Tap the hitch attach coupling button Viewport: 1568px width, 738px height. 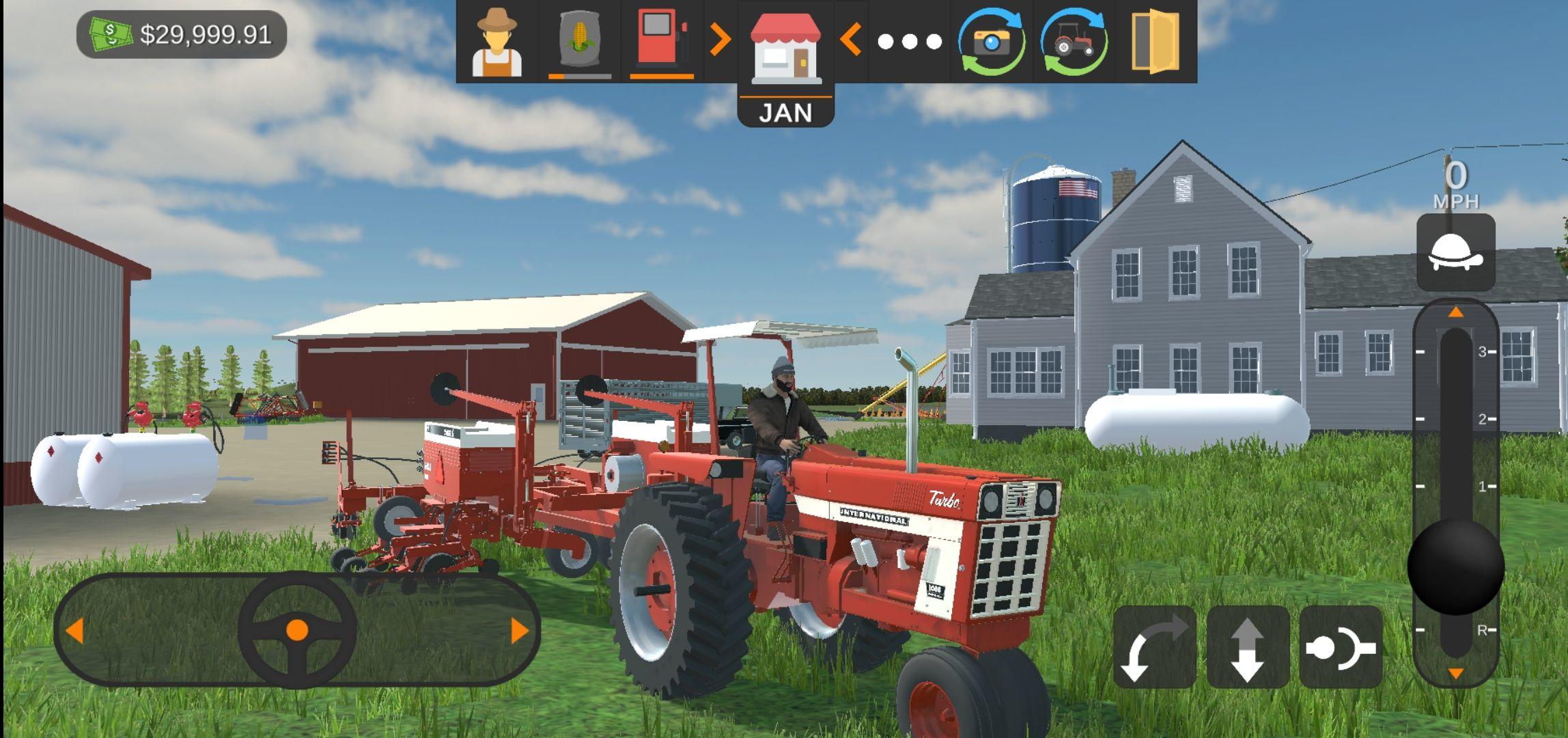coord(1341,646)
